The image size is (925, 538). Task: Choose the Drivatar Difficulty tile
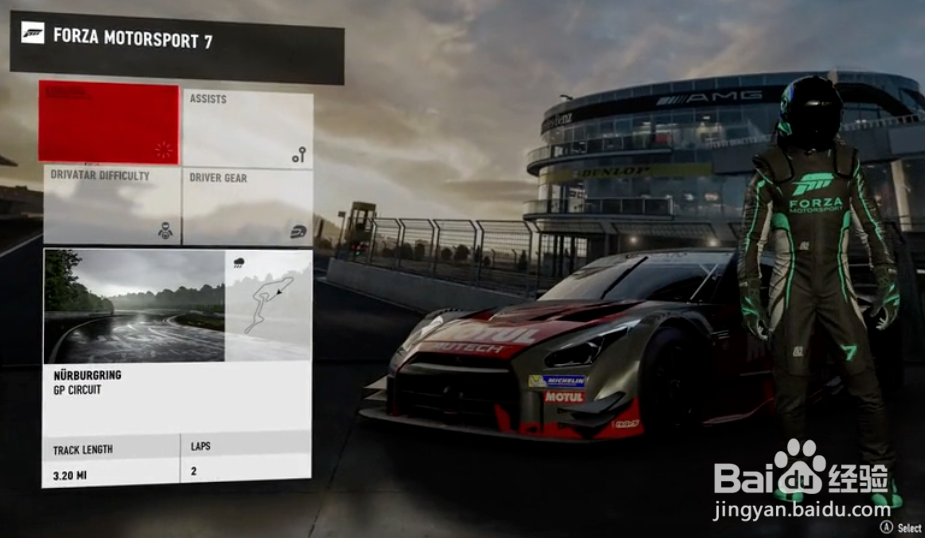[112, 206]
